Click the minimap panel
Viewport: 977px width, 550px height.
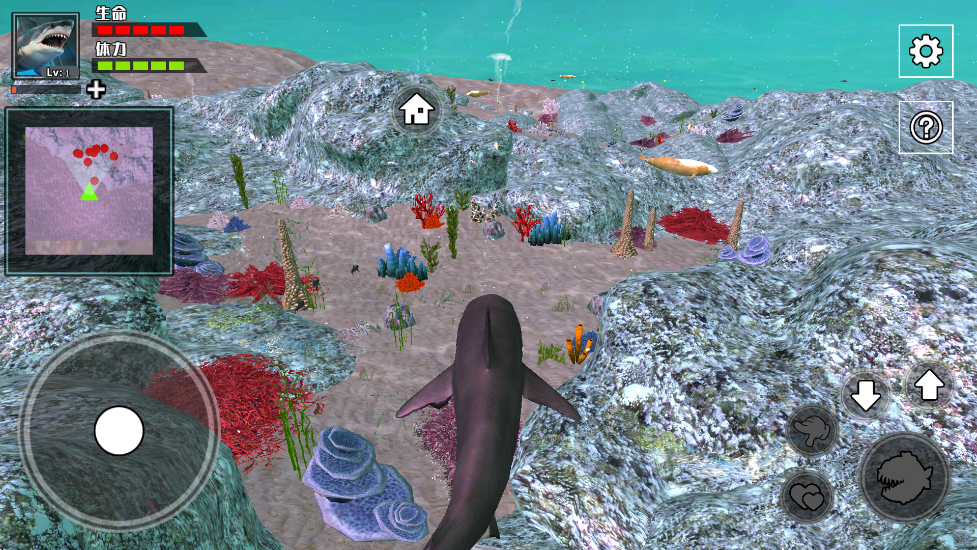(x=89, y=191)
